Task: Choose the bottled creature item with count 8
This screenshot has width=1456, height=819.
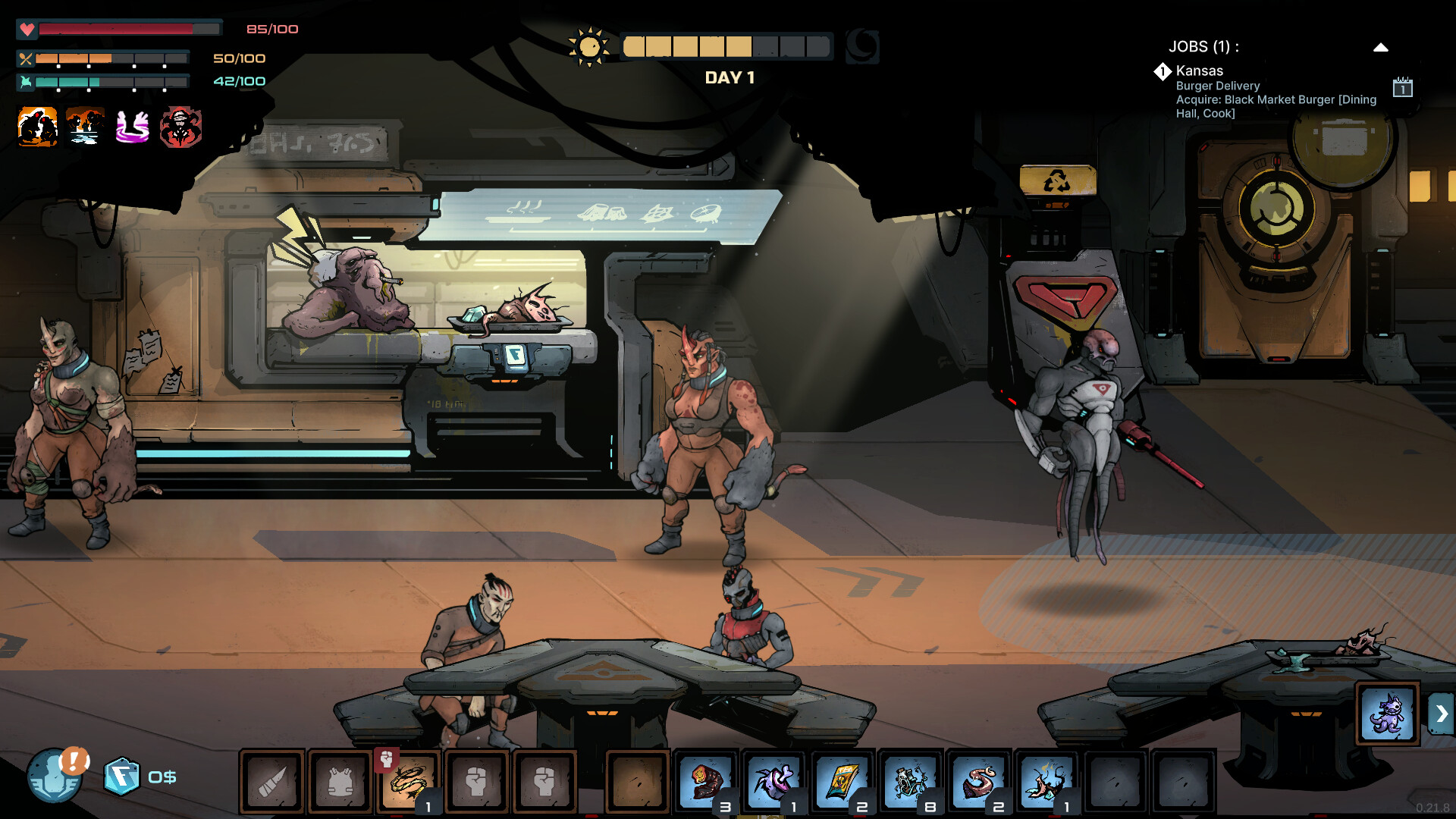Action: pyautogui.click(x=910, y=782)
